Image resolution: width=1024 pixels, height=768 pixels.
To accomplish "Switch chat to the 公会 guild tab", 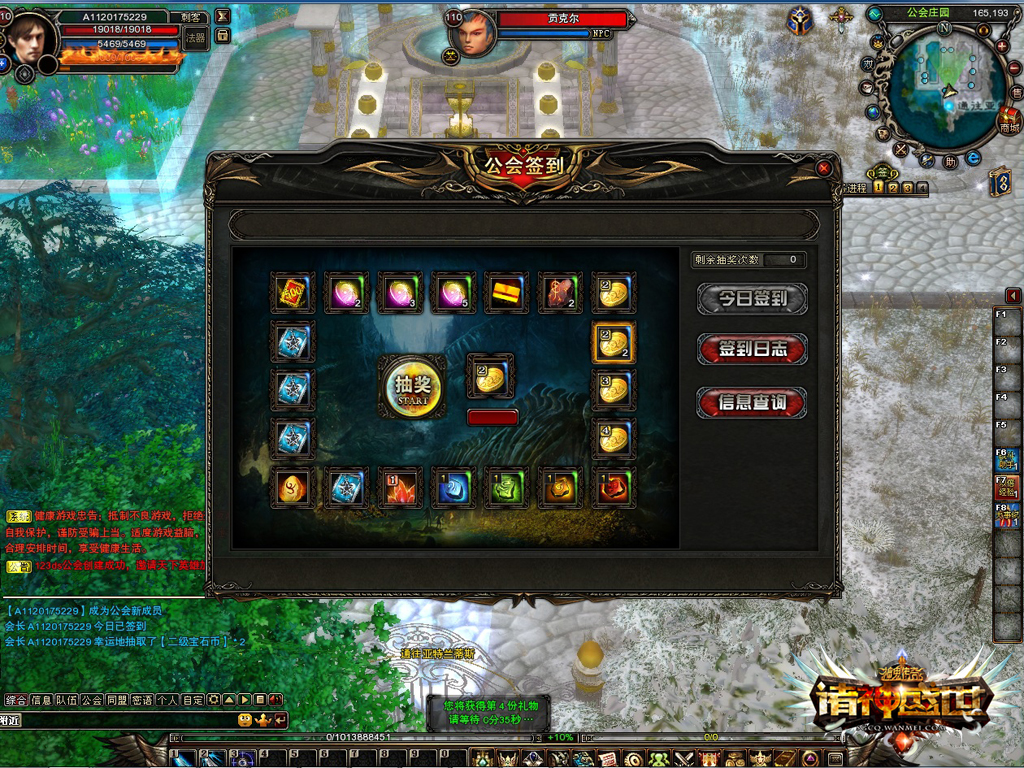I will pyautogui.click(x=92, y=700).
